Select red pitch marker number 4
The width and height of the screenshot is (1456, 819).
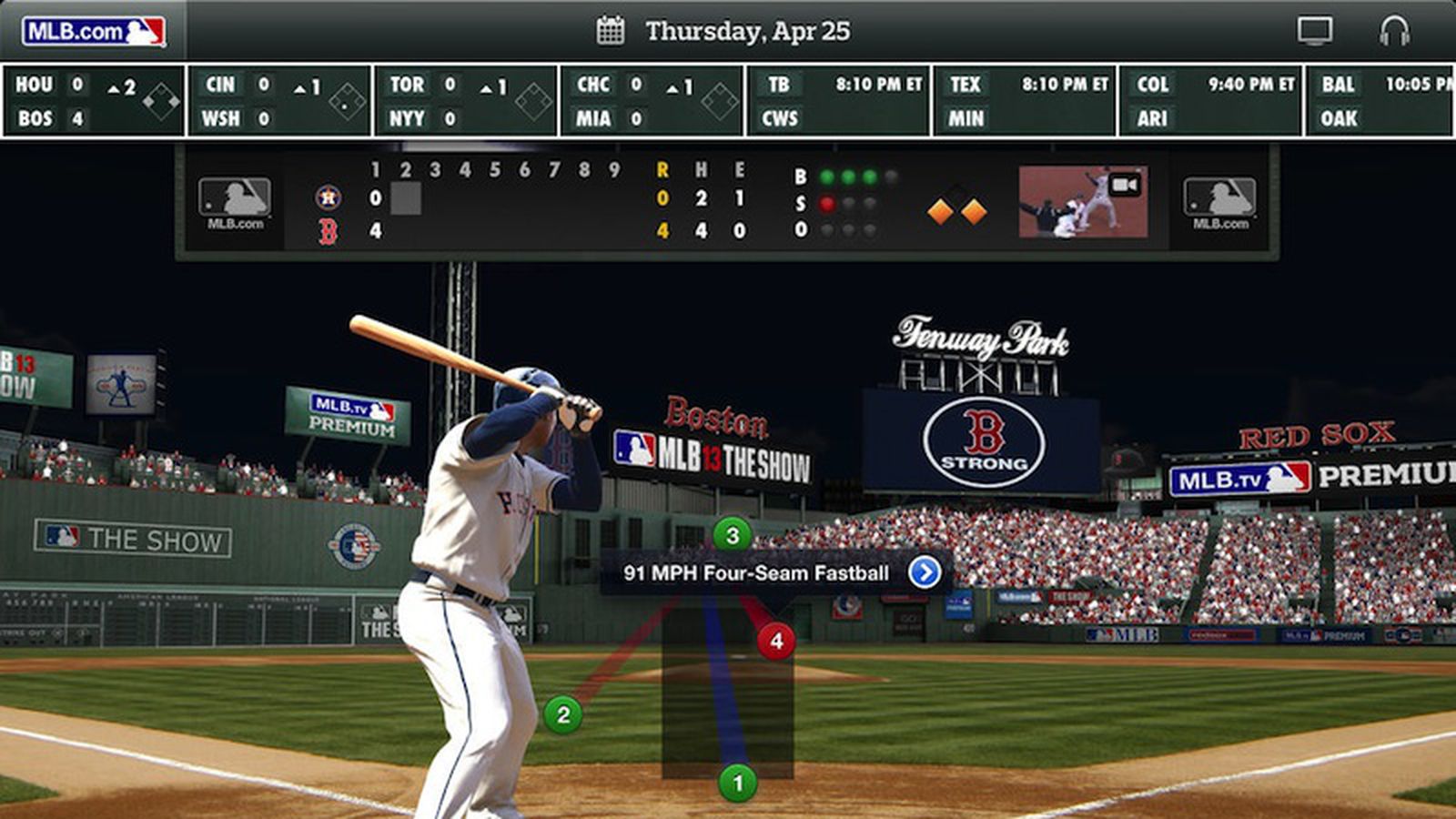[775, 641]
